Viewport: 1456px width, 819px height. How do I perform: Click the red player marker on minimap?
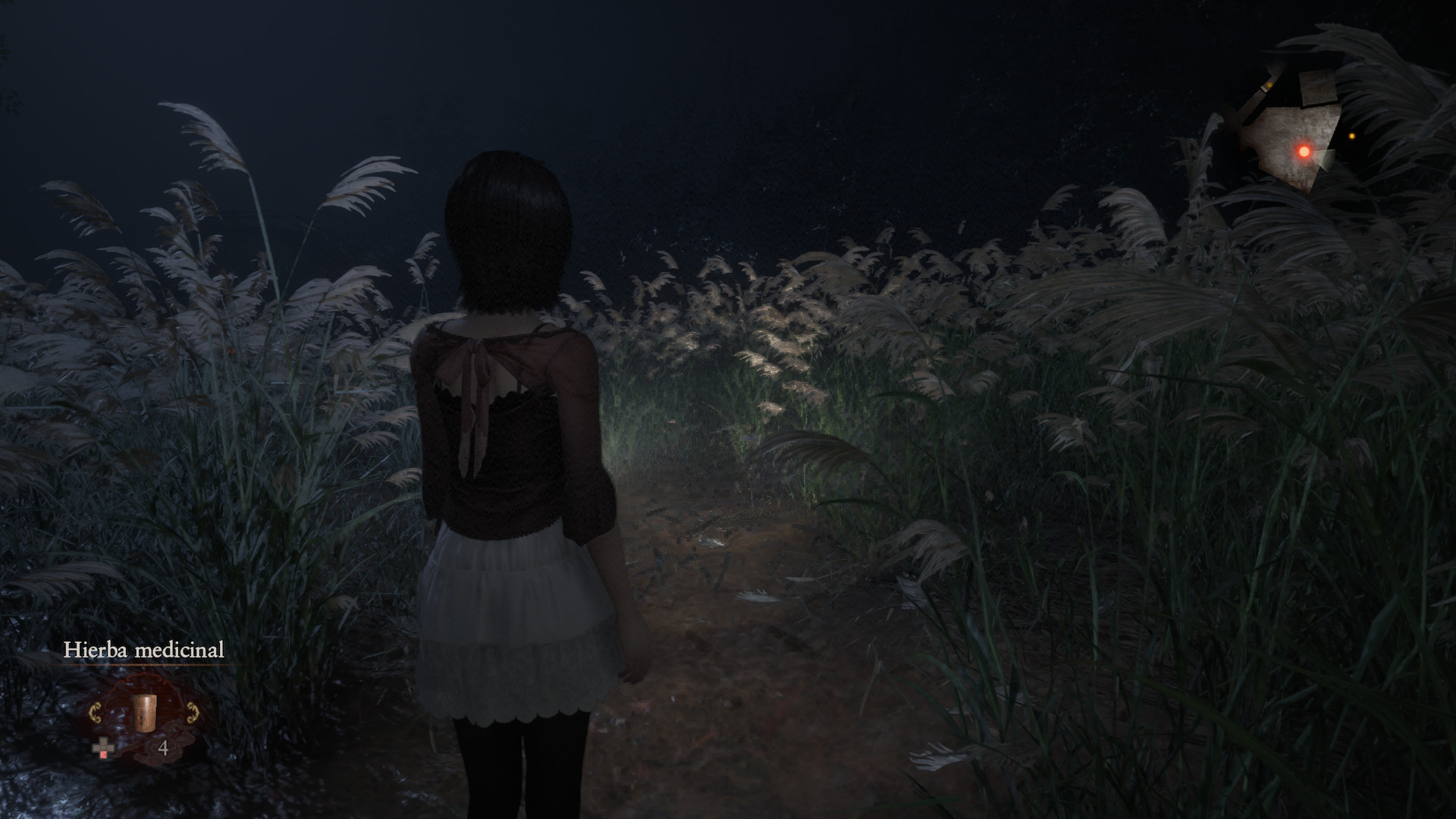pos(1304,152)
